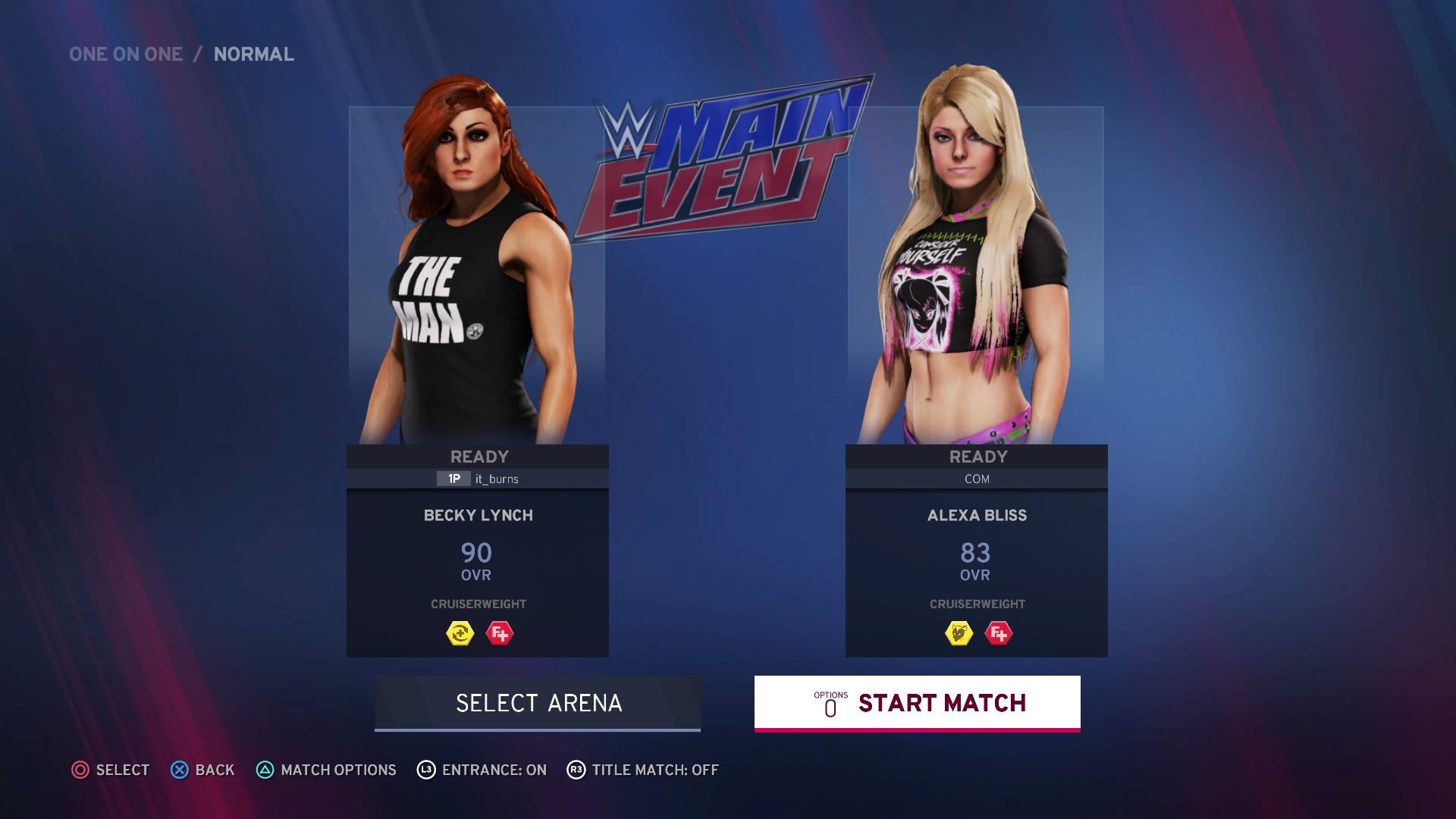Go back to the previous screen

pos(202,770)
